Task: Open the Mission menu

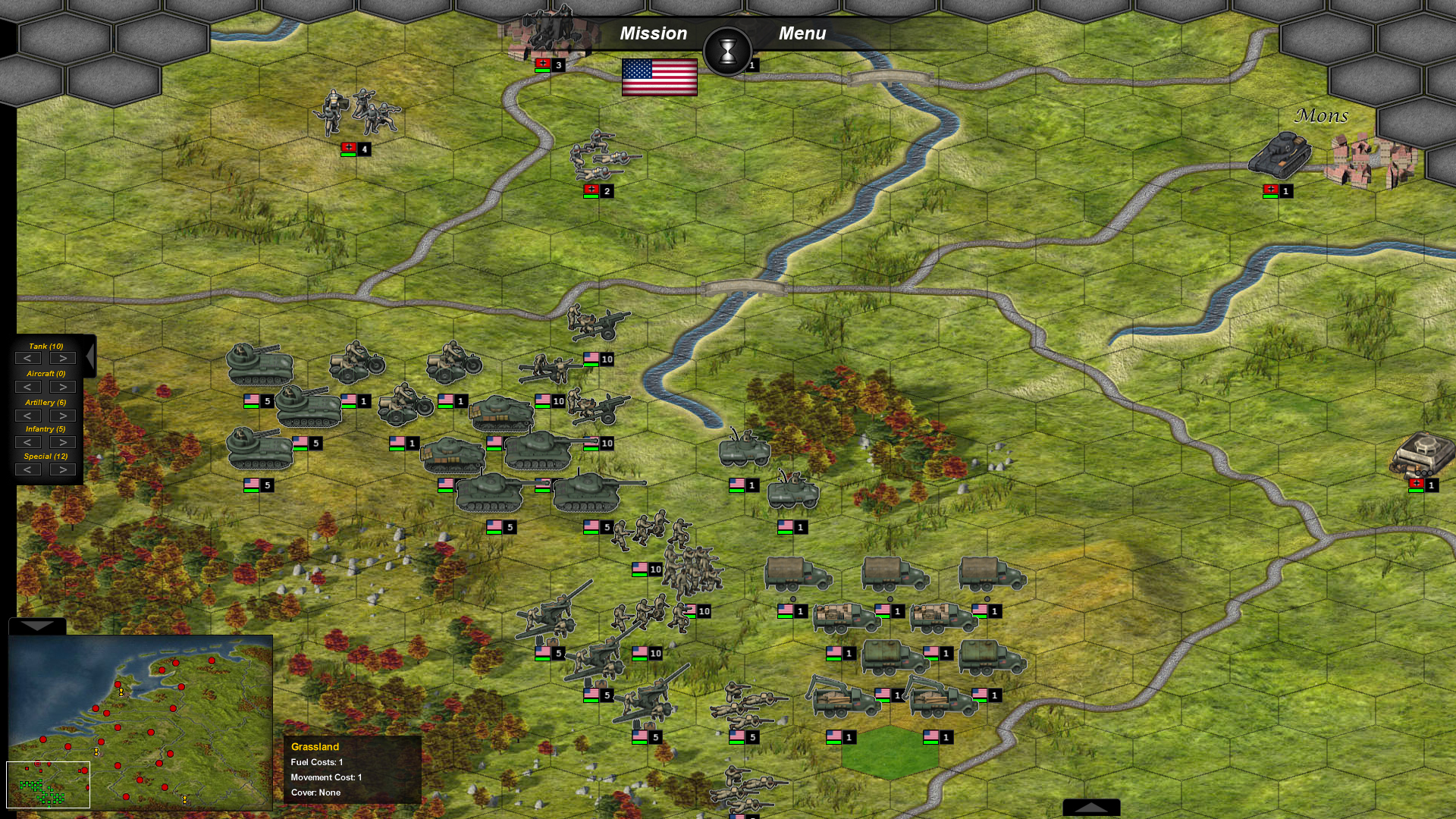Action: pyautogui.click(x=653, y=33)
